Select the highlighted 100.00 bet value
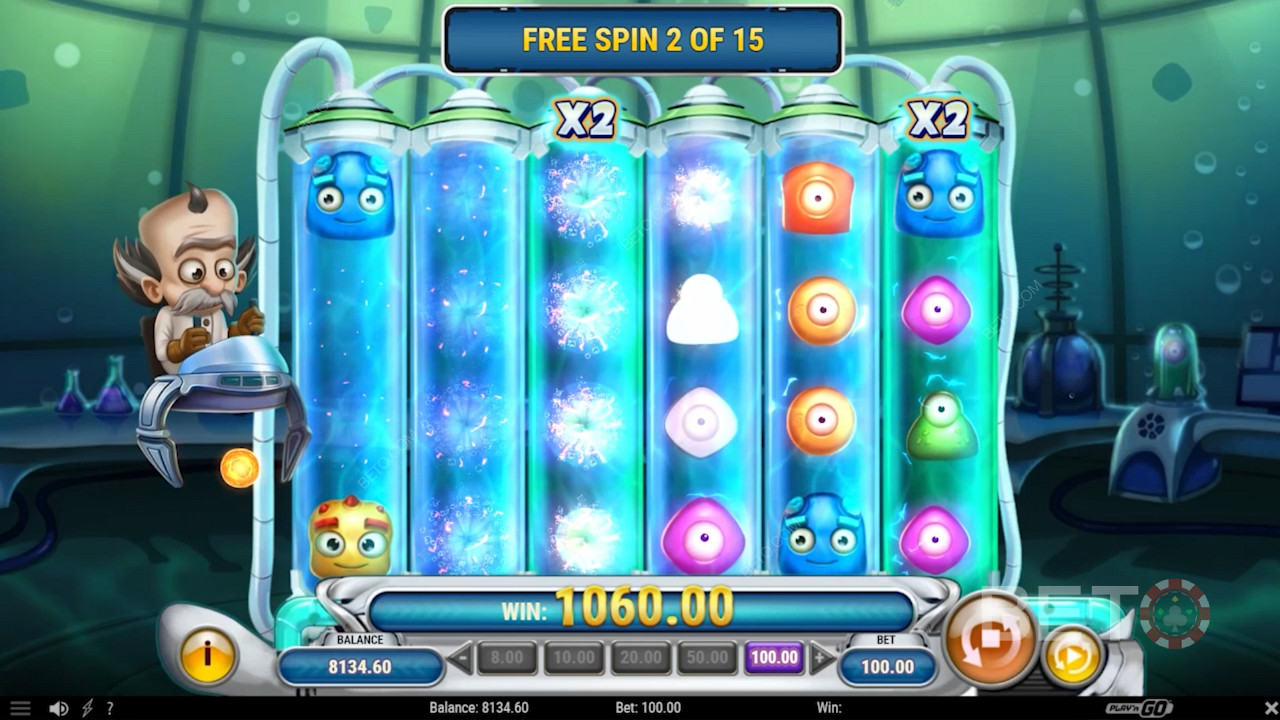This screenshot has width=1280, height=720. (775, 658)
